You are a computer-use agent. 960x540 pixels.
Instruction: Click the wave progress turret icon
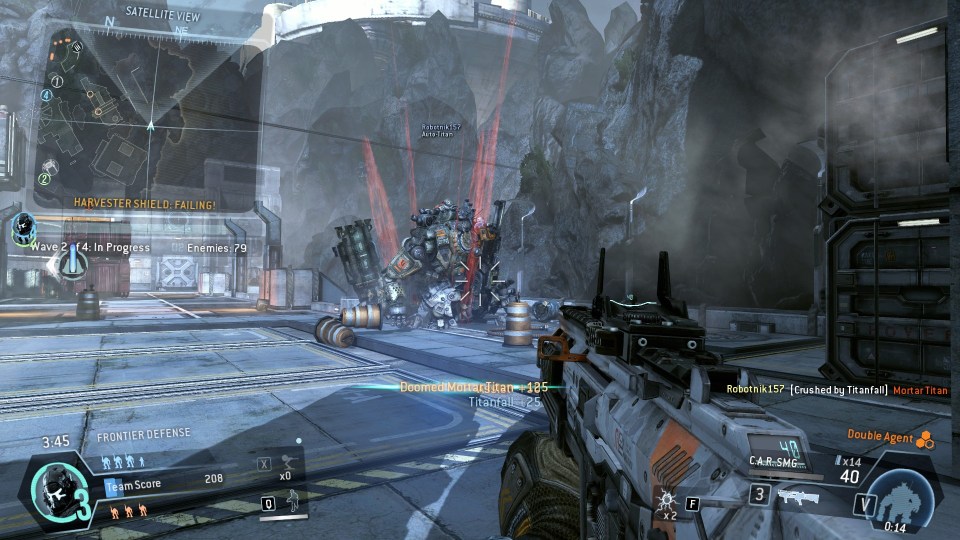[x=73, y=262]
